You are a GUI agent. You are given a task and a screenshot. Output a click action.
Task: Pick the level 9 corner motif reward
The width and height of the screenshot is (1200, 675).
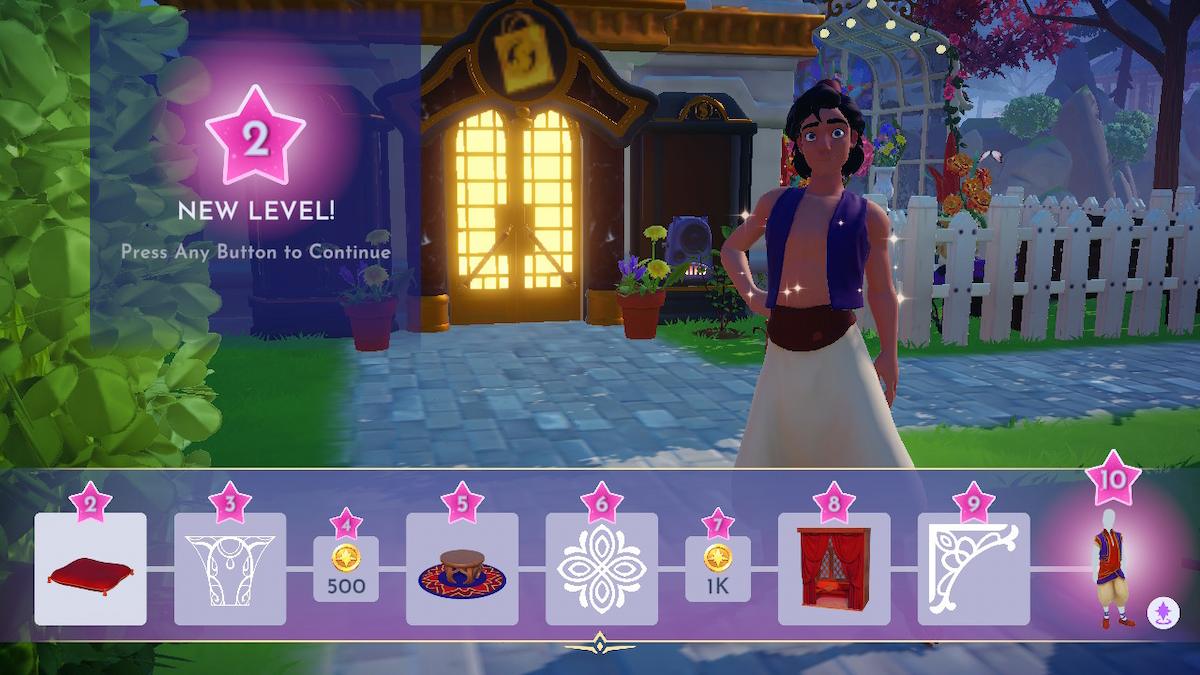pos(973,569)
